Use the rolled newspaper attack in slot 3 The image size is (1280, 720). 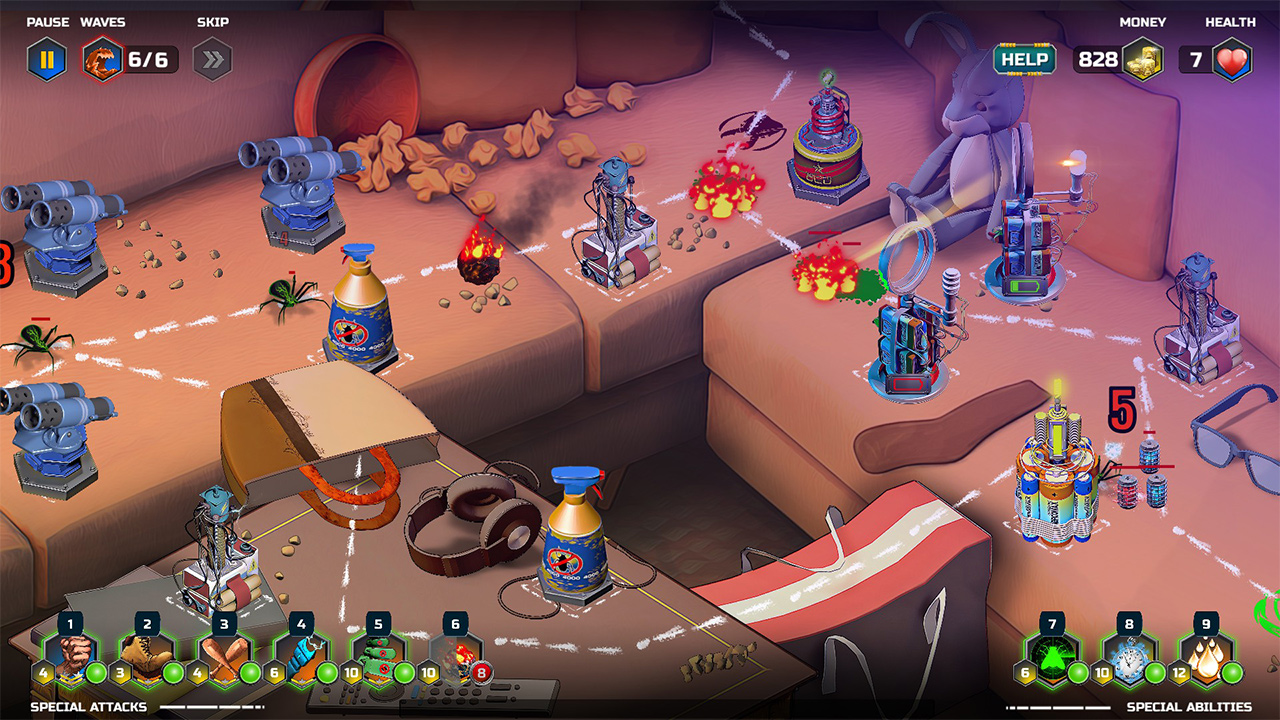[224, 655]
